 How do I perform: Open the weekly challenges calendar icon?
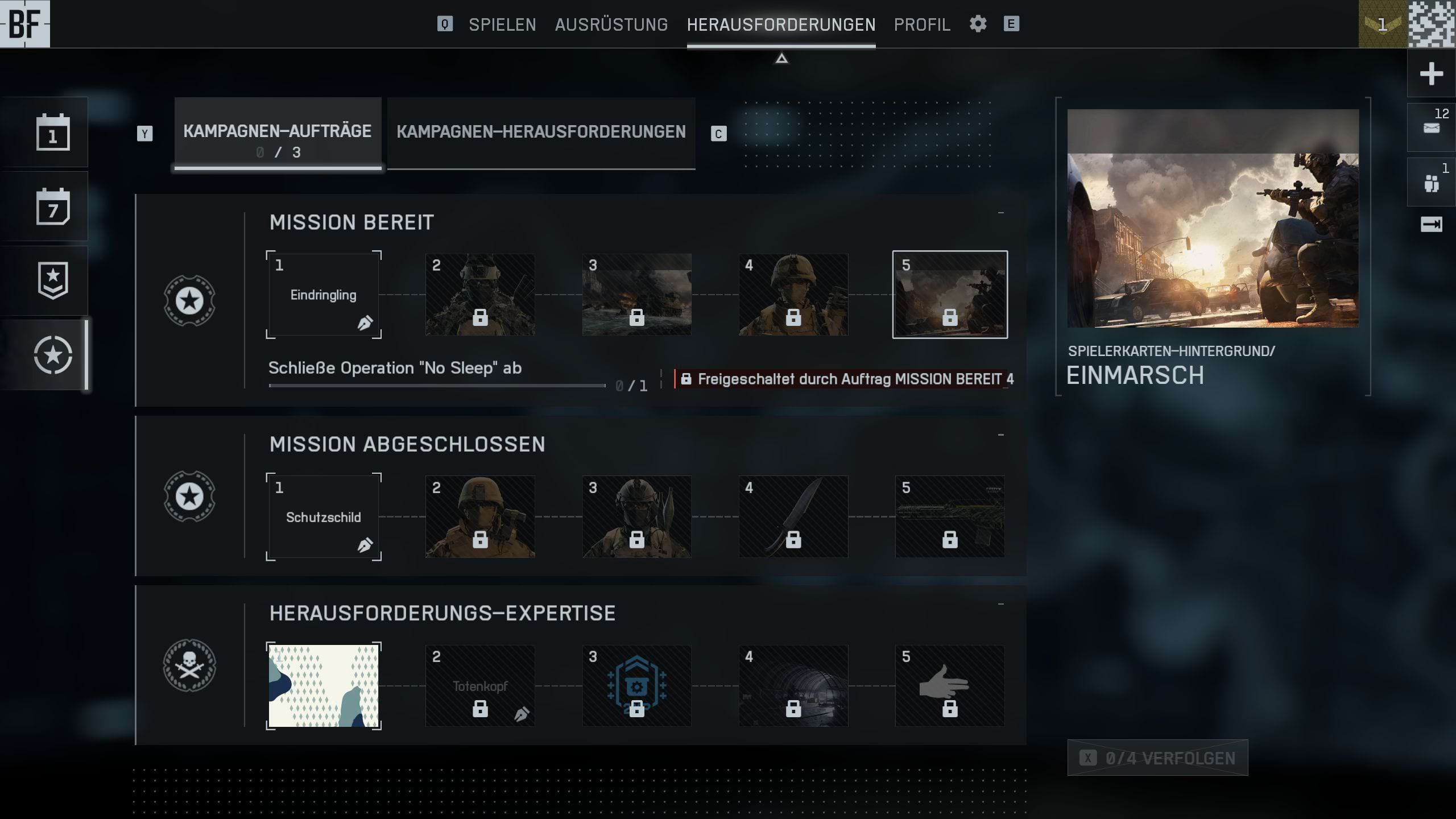pyautogui.click(x=53, y=206)
